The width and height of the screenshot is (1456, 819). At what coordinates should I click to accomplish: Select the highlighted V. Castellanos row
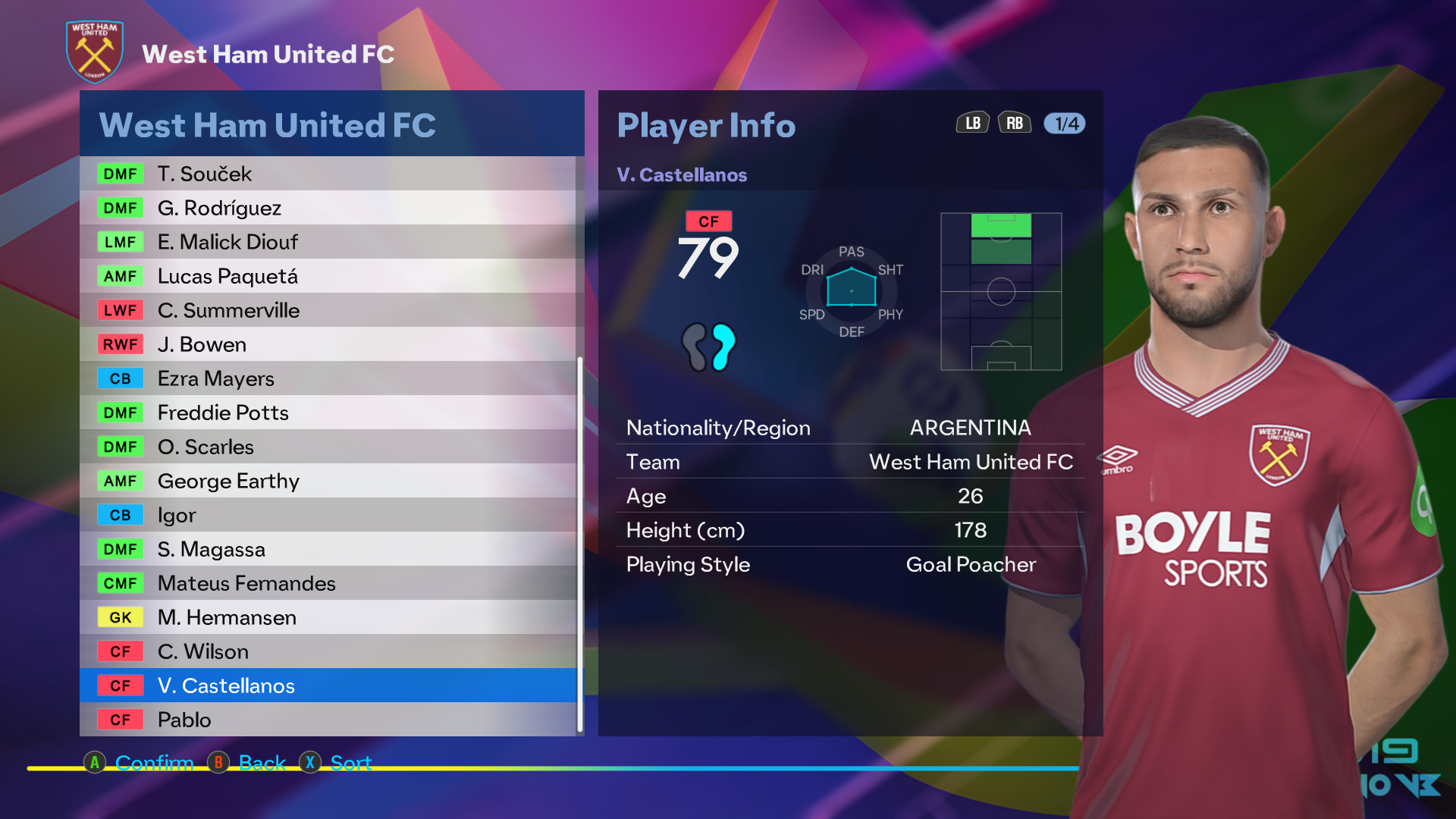pos(328,686)
